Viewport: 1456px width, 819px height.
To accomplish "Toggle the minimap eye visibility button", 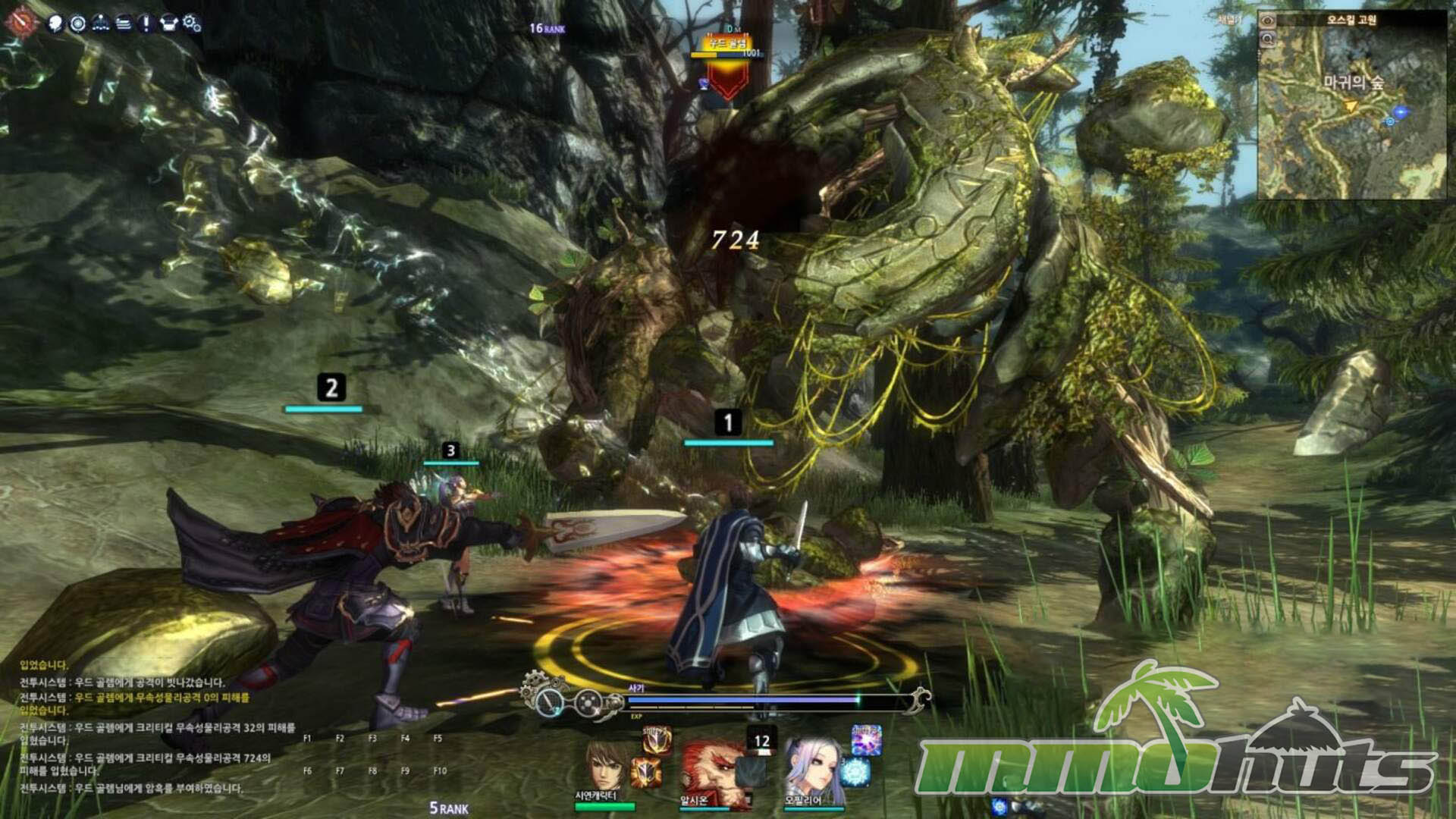I will pyautogui.click(x=1268, y=21).
